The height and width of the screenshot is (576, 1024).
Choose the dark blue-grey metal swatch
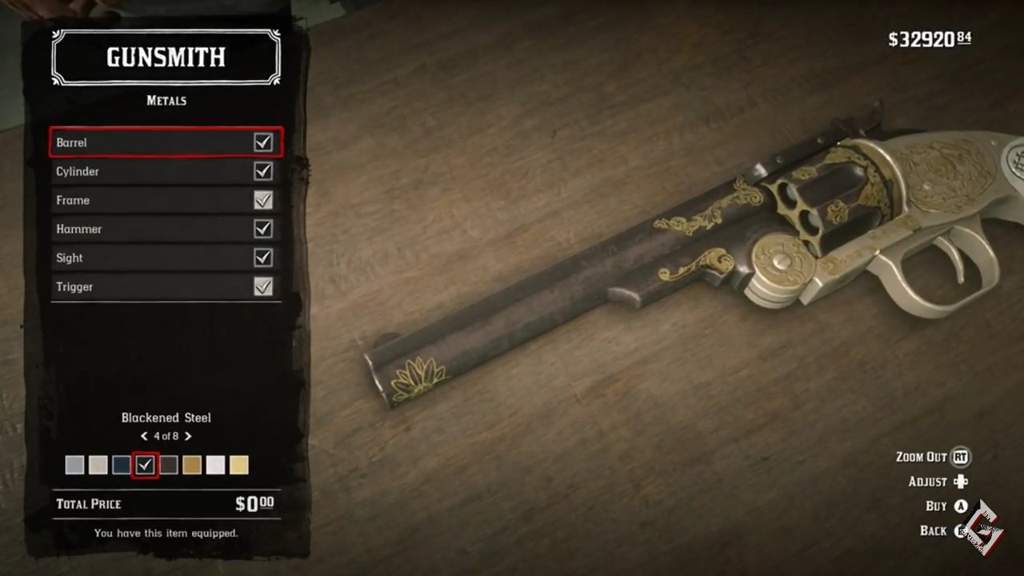point(121,465)
